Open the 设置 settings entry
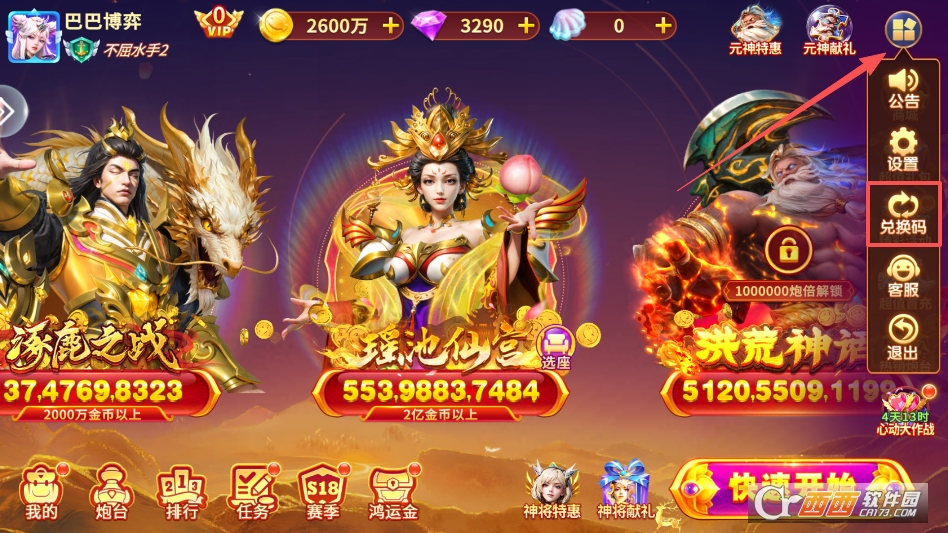The image size is (948, 533). point(903,149)
